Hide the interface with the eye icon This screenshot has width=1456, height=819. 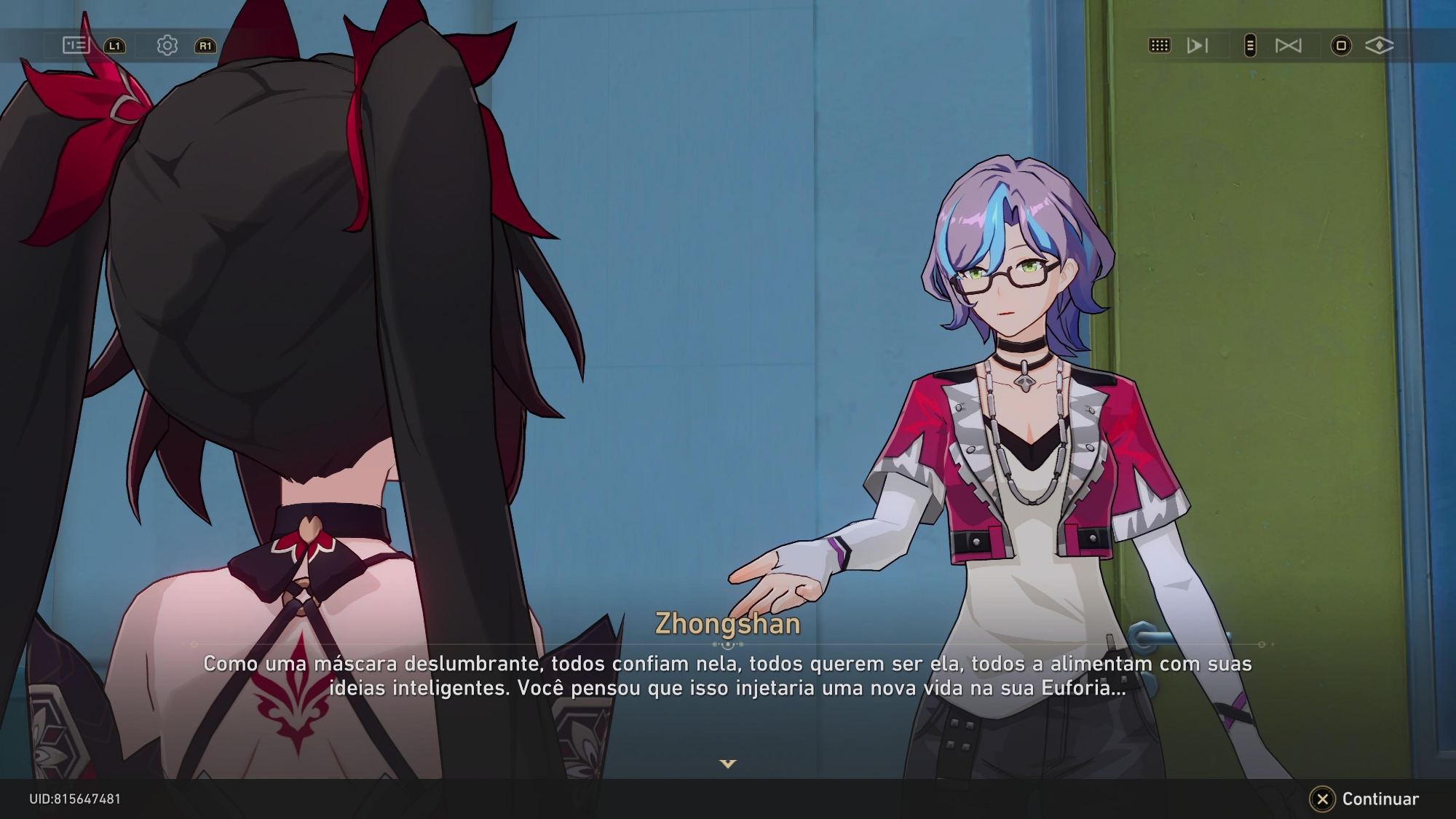coord(1379,46)
